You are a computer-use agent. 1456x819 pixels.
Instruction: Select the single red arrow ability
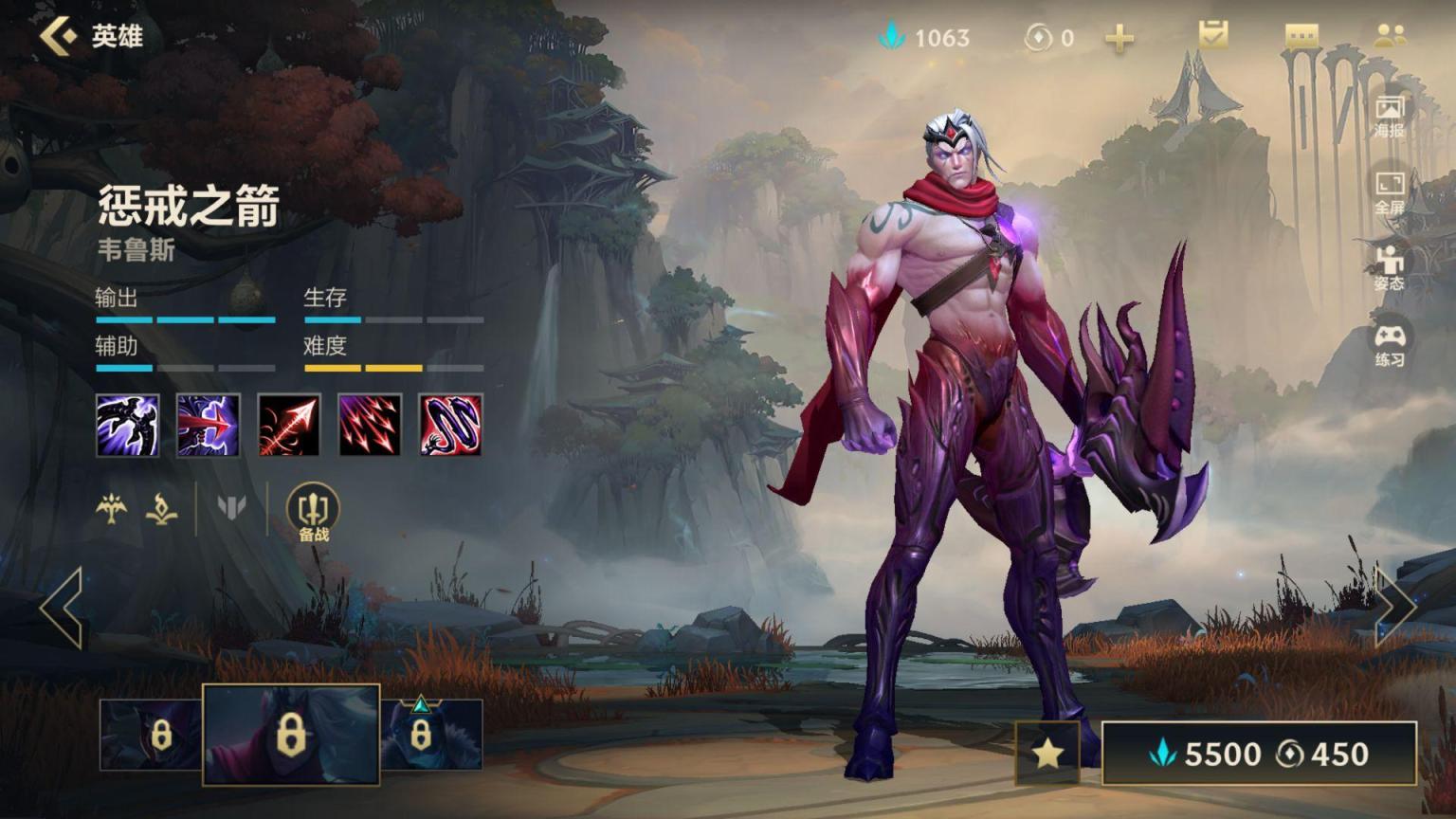289,426
